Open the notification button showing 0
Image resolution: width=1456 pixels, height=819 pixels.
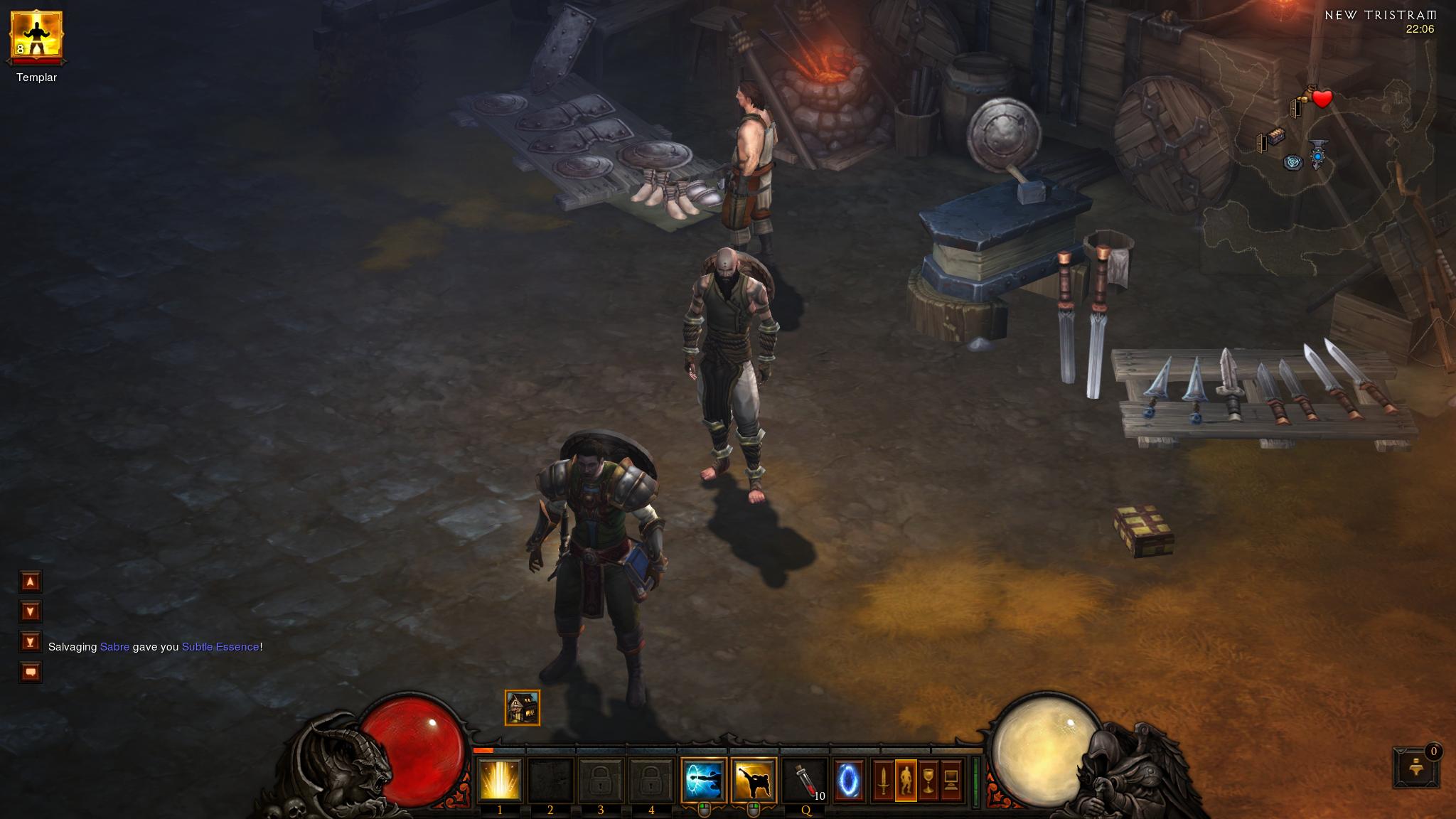(x=1415, y=766)
